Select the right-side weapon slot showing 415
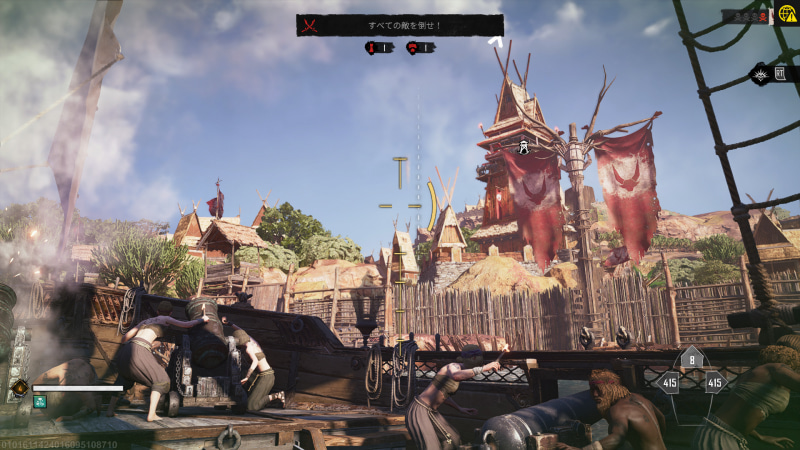 (x=714, y=383)
